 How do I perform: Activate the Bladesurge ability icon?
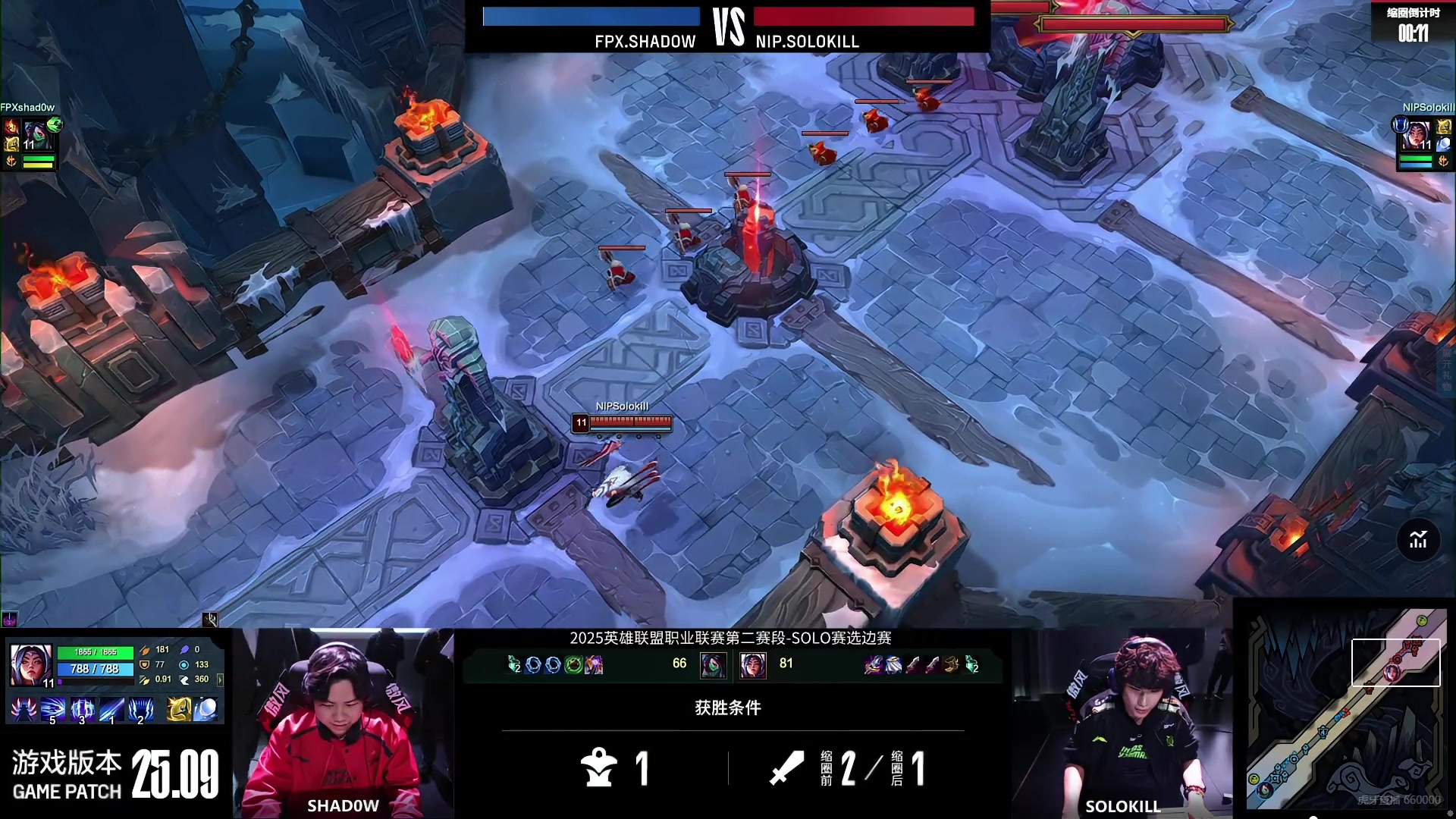pyautogui.click(x=52, y=710)
